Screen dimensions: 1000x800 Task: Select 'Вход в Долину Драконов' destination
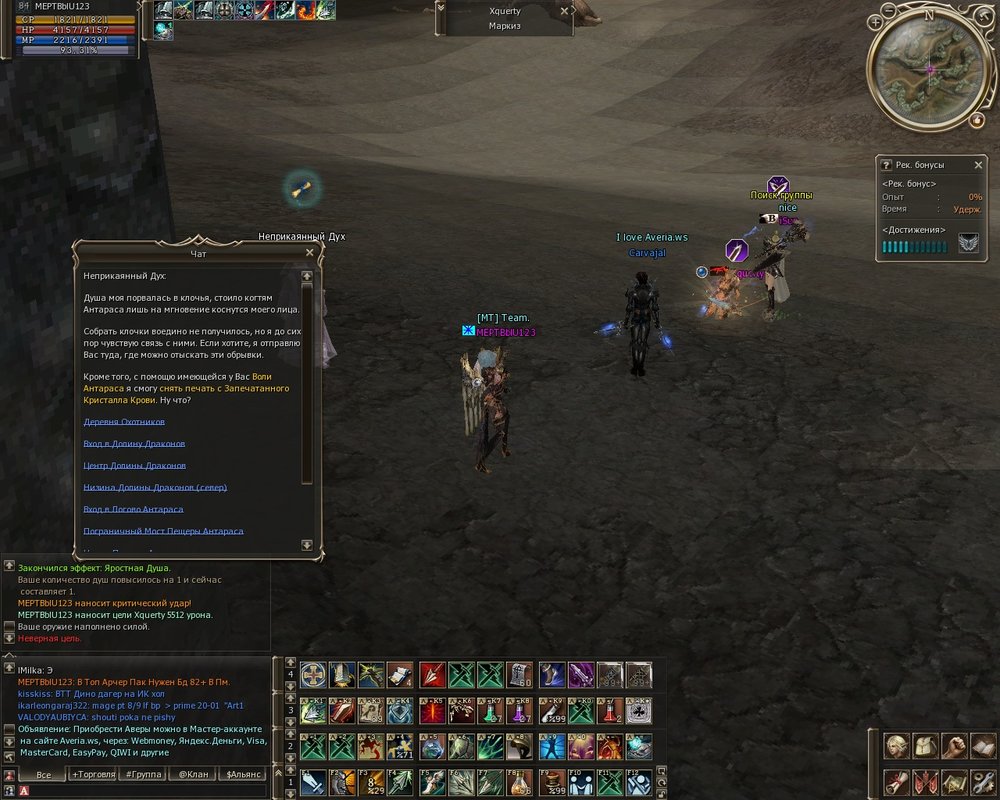134,444
